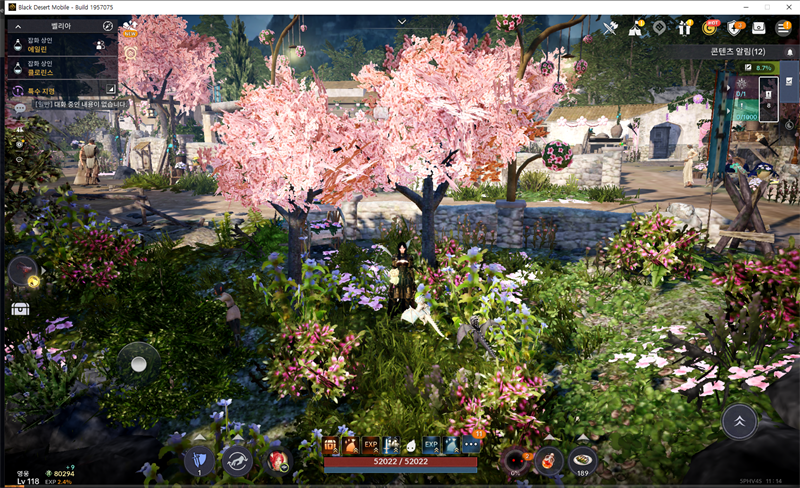This screenshot has width=800, height=488.
Task: Open the gift box rewards icon
Action: tap(685, 28)
